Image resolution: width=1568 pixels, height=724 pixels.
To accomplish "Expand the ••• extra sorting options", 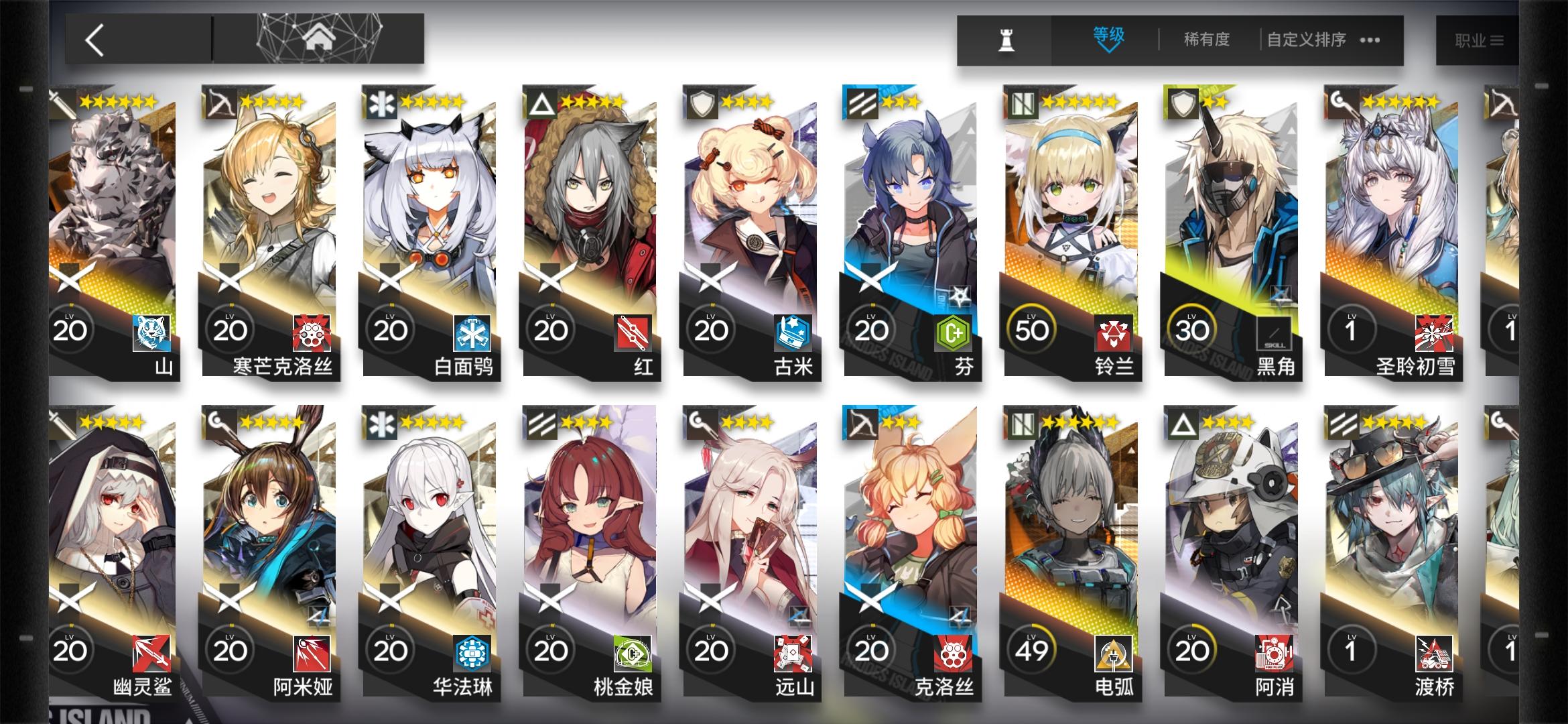I will click(1371, 40).
